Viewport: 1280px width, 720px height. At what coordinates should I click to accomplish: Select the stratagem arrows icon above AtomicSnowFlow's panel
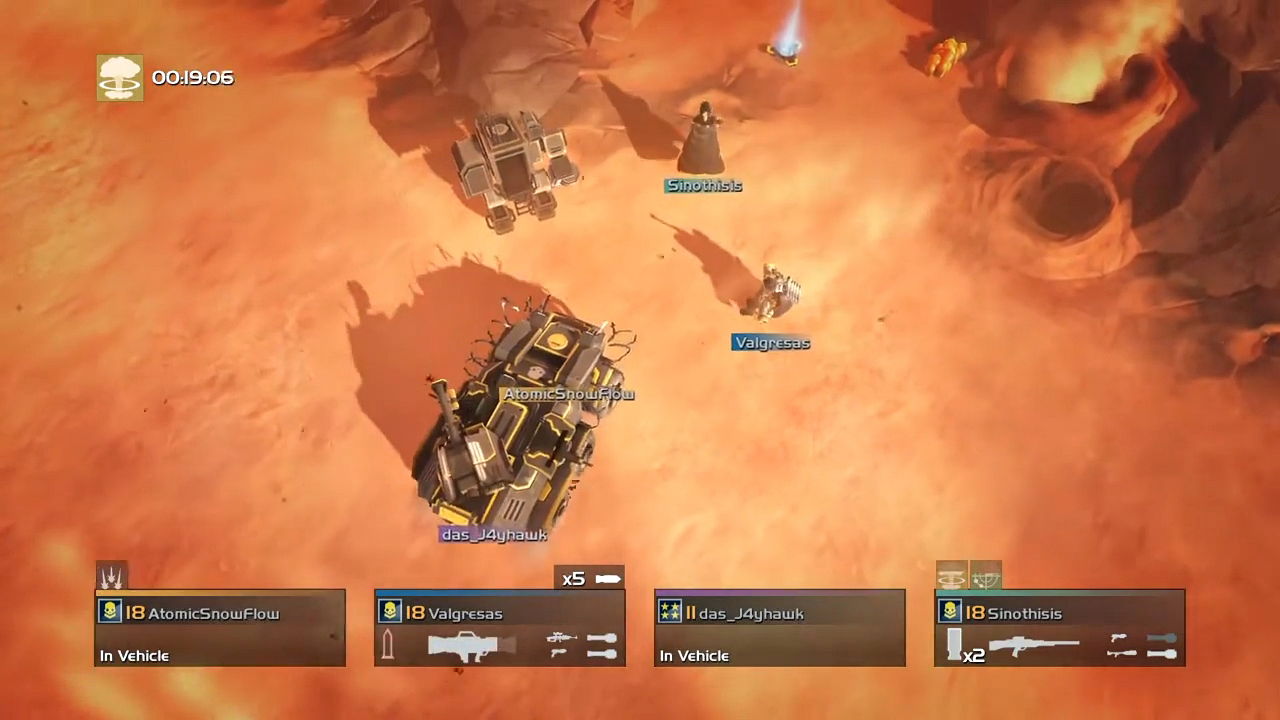(x=112, y=575)
